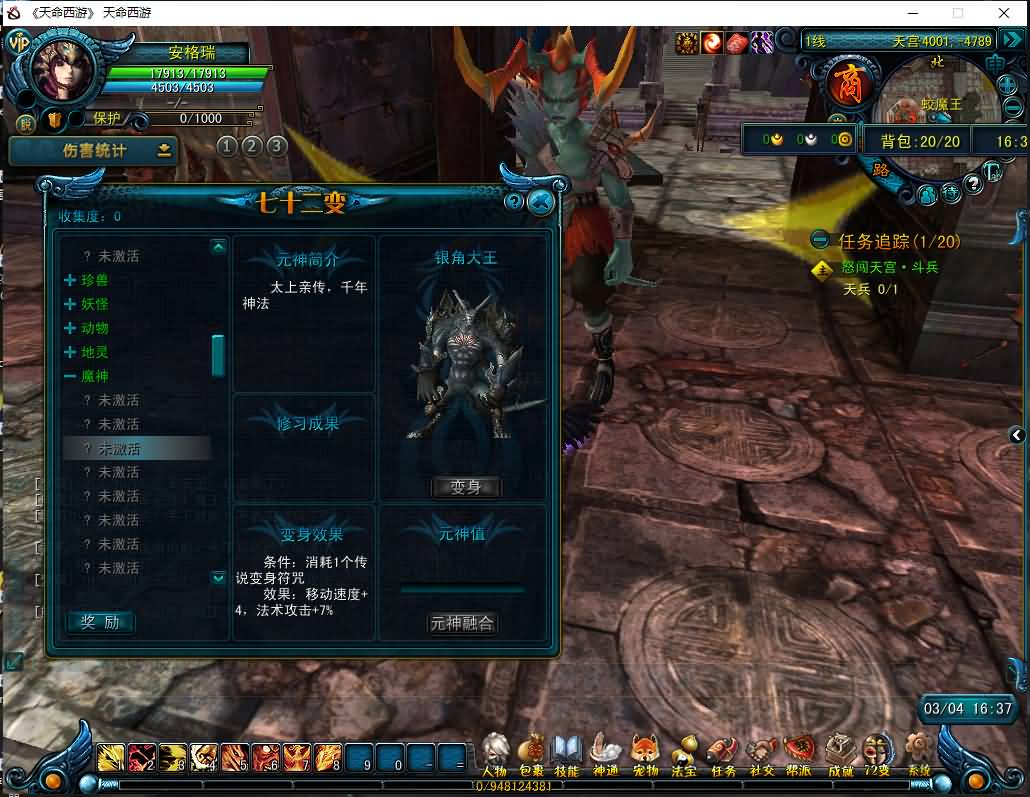The width and height of the screenshot is (1030, 797).
Task: Expand the 动物 category
Action: click(x=71, y=328)
